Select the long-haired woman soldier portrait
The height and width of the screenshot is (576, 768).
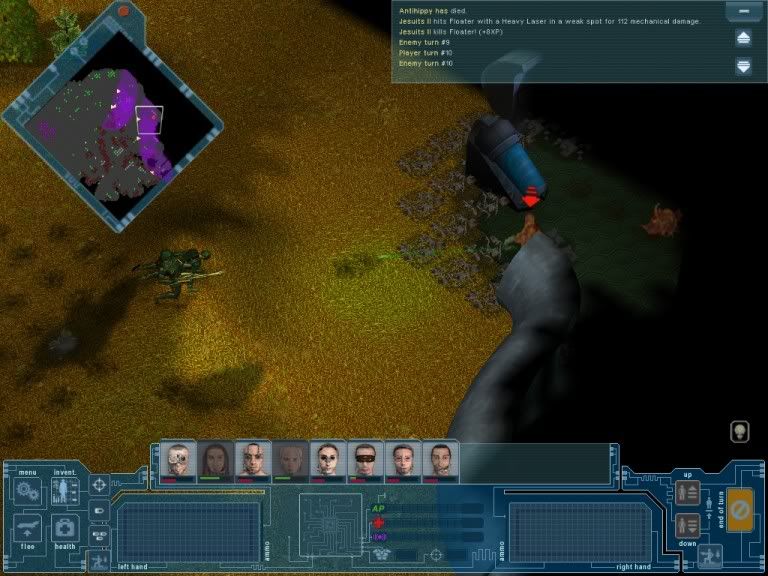(x=216, y=461)
